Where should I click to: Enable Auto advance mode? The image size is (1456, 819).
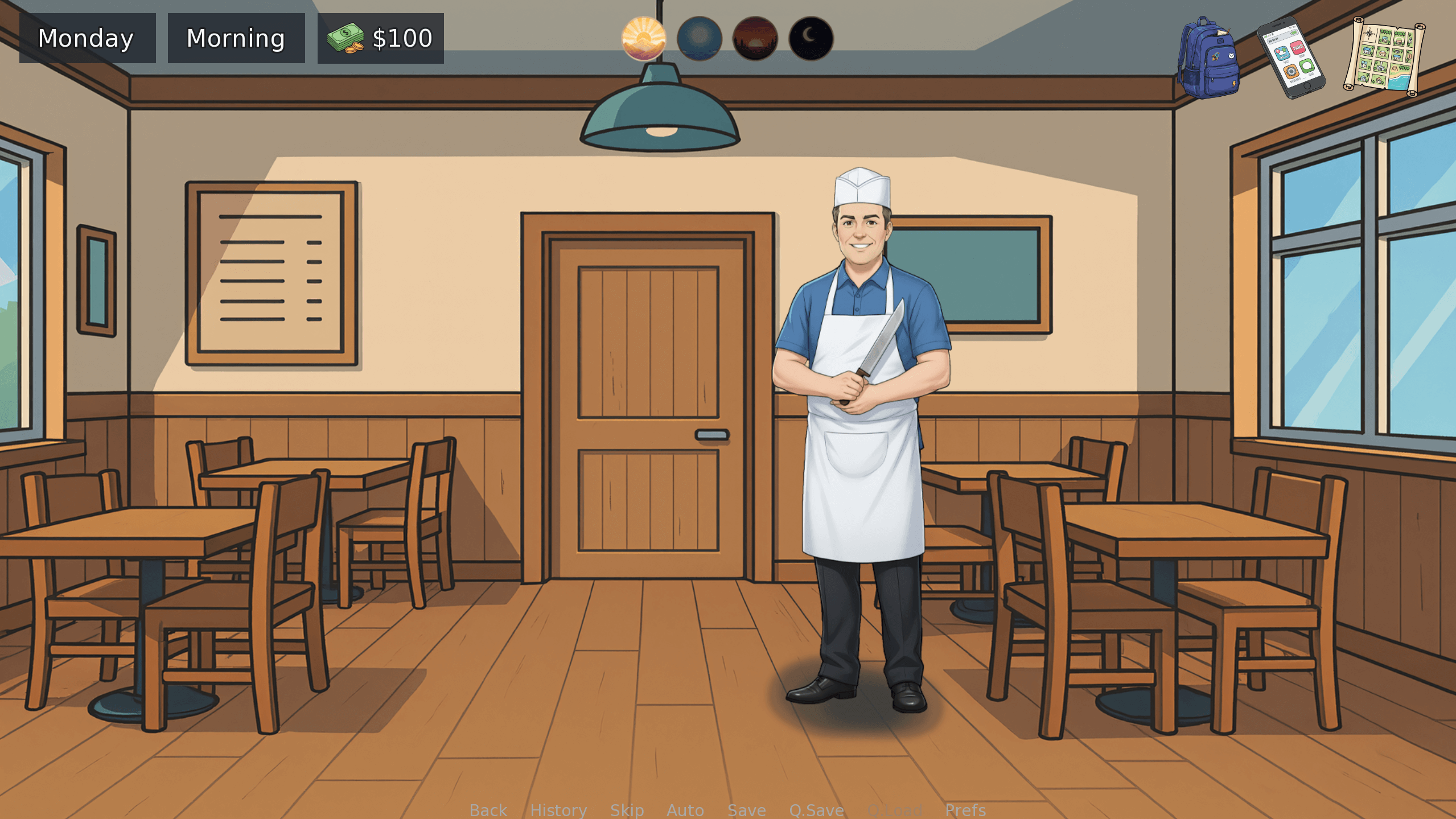click(685, 810)
